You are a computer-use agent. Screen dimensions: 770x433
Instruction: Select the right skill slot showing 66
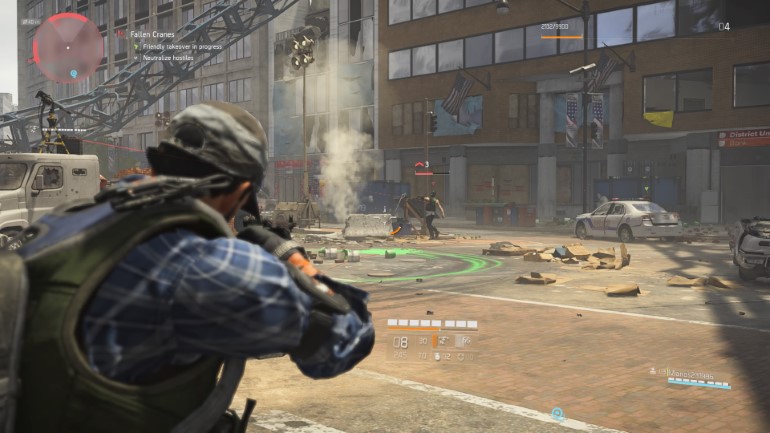tap(466, 341)
